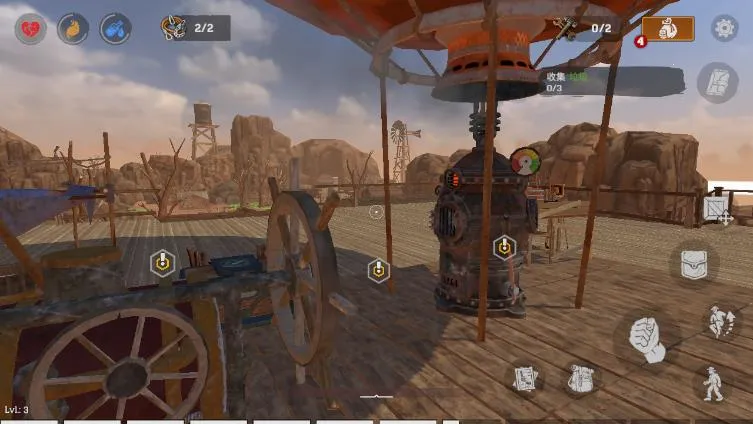This screenshot has height=424, width=753.
Task: Open the settings gear menu
Action: (x=724, y=28)
